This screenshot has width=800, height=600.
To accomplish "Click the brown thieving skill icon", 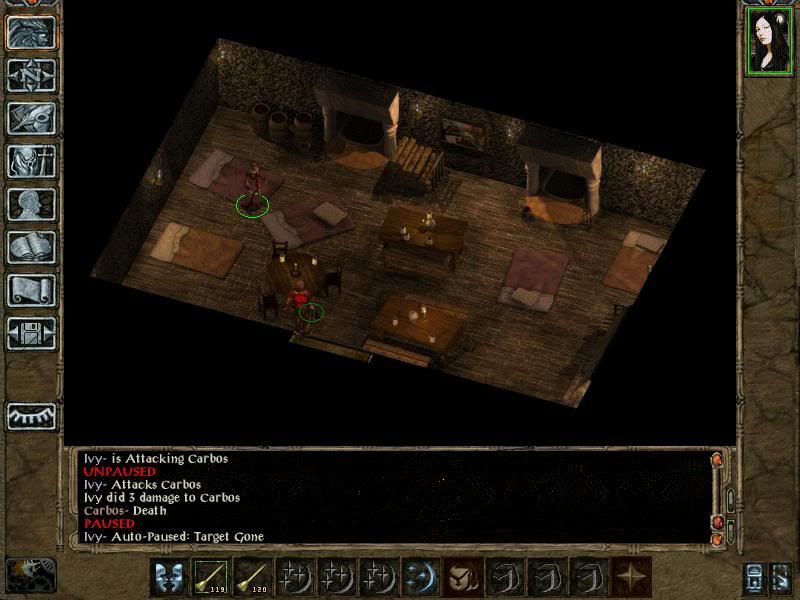I will (x=462, y=577).
